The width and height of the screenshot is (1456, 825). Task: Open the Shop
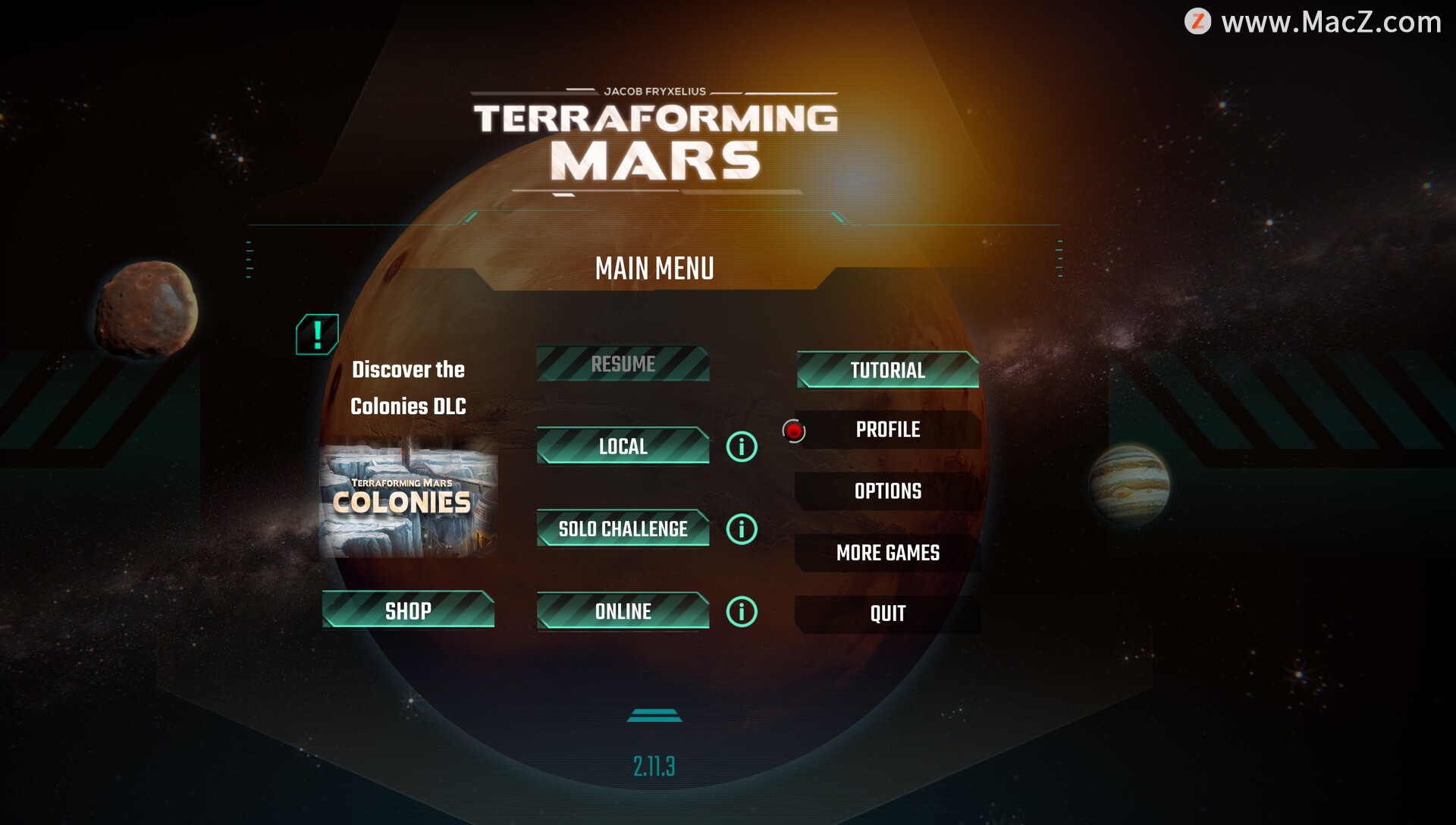point(408,610)
